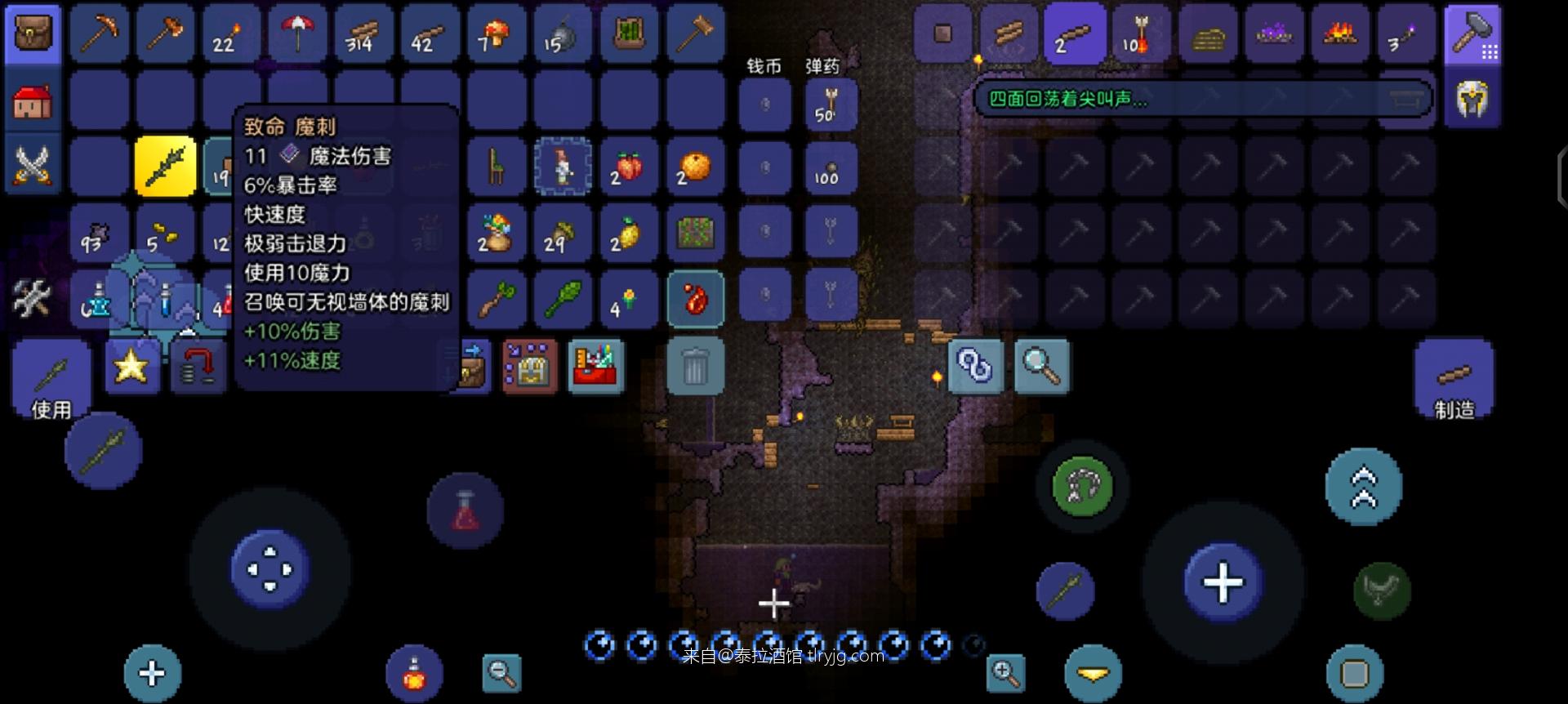Activate the grappling hook button
This screenshot has width=1568, height=704.
(x=1082, y=487)
